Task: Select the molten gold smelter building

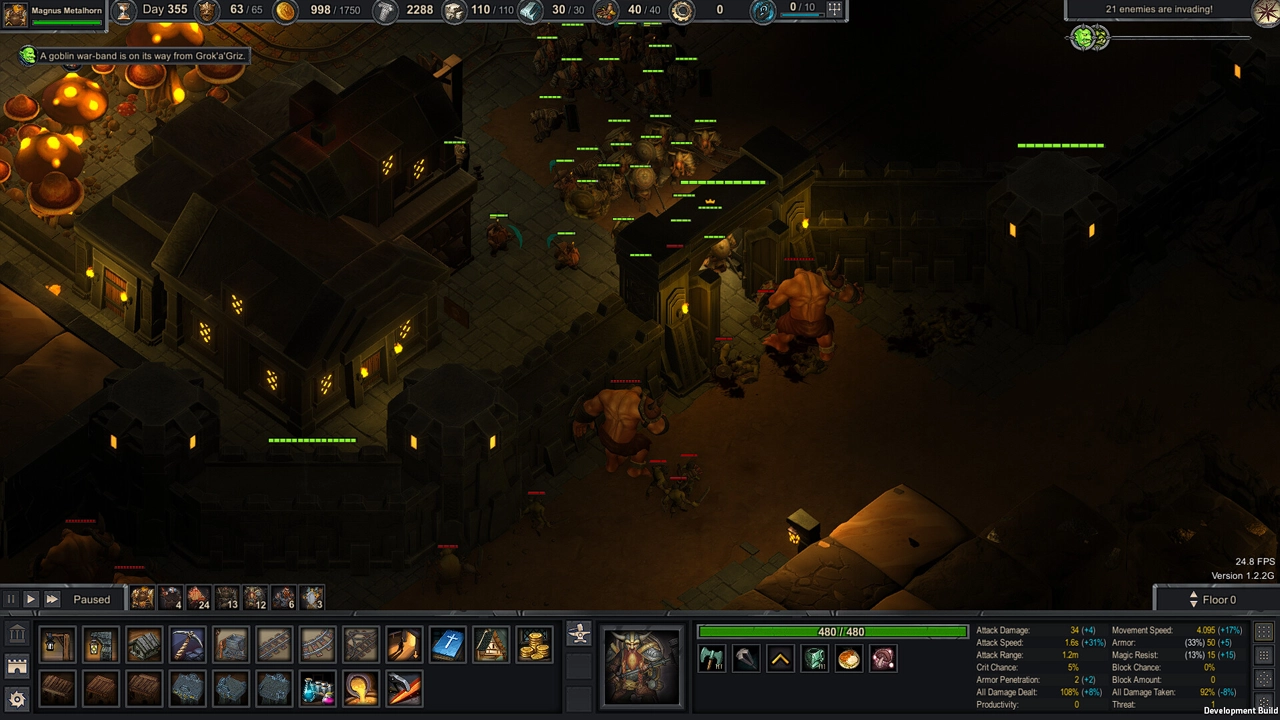Action: [360, 688]
